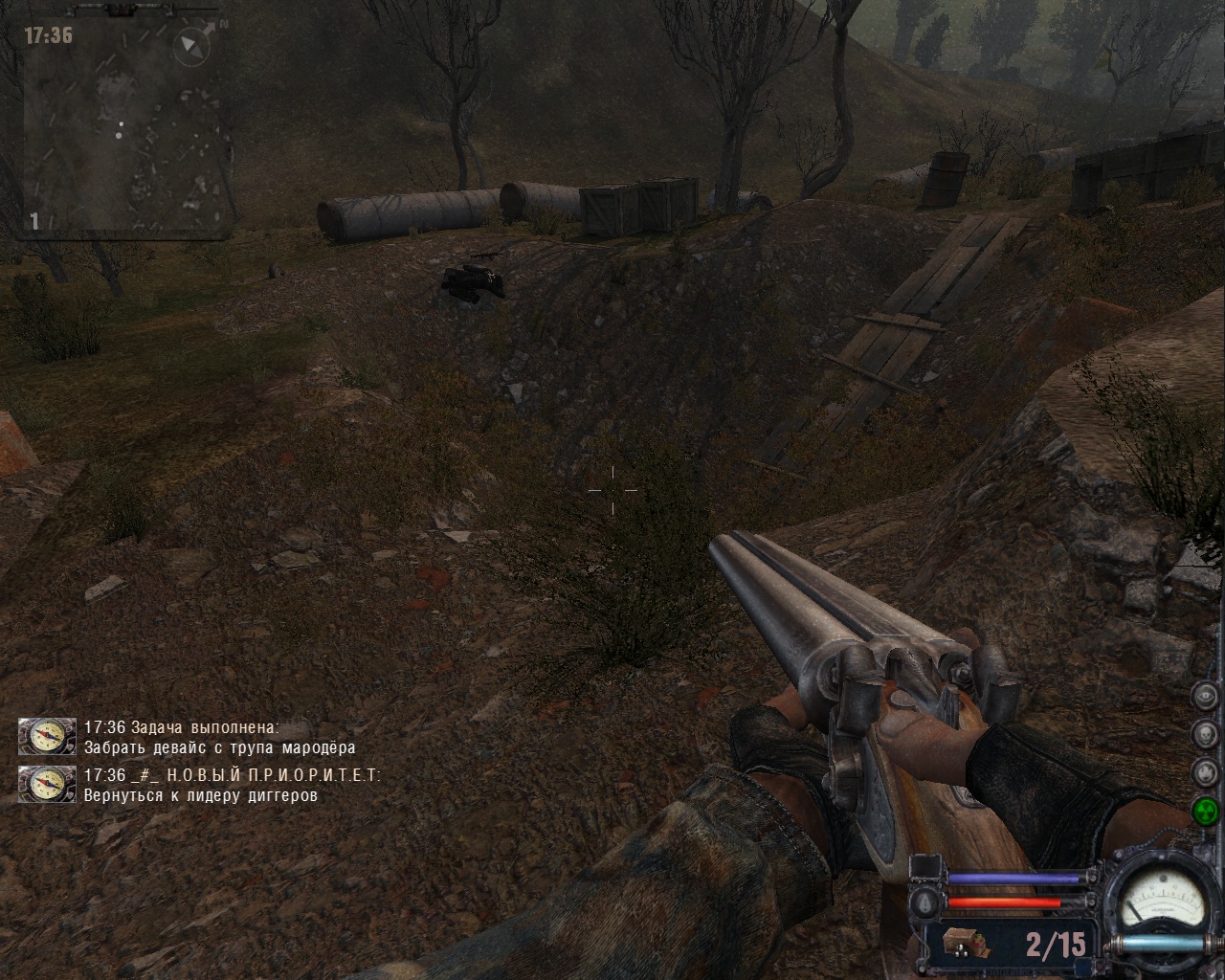Click the eye visibility indicator
The image size is (1225, 980).
point(1204,698)
